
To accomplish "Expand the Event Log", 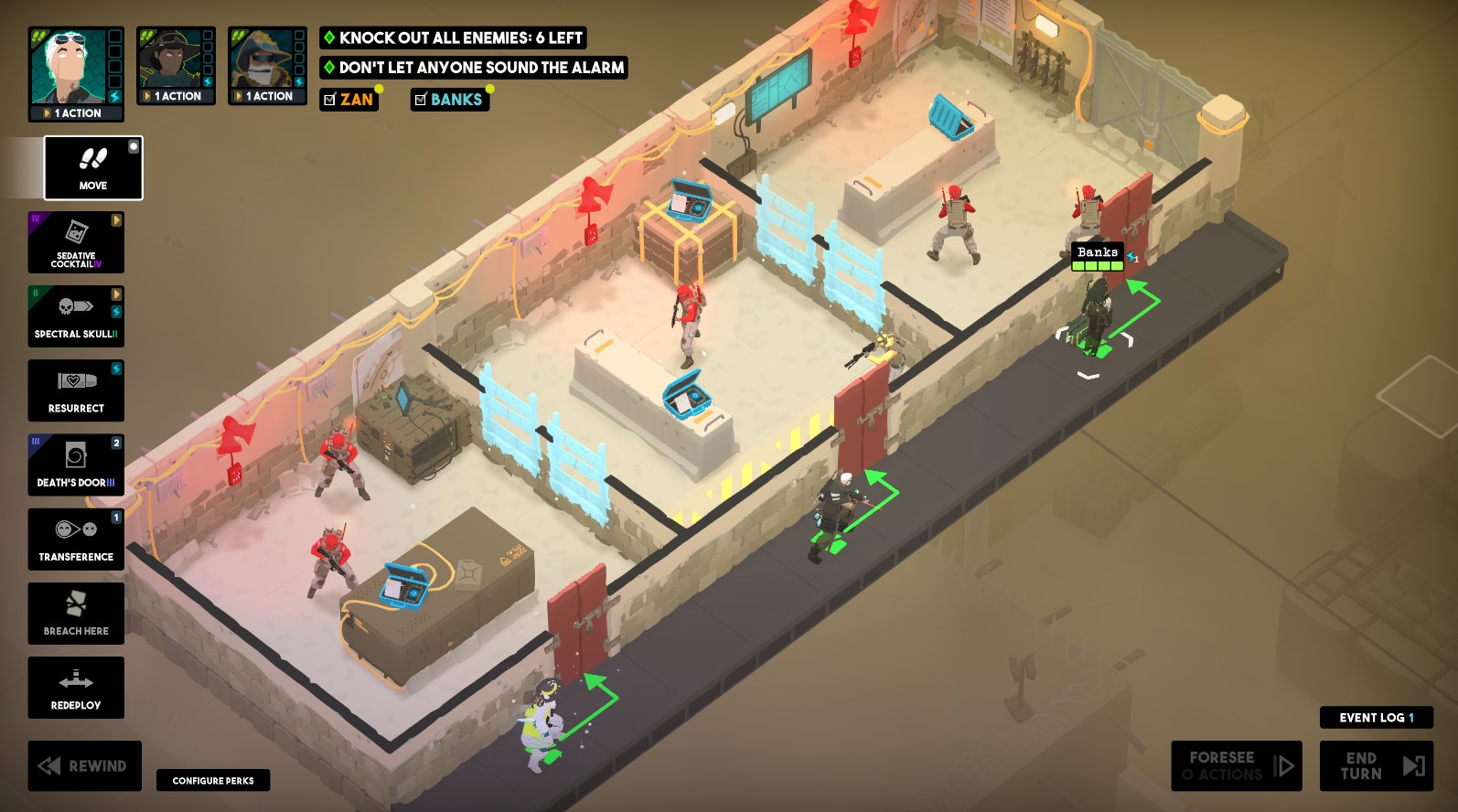I will click(1376, 718).
